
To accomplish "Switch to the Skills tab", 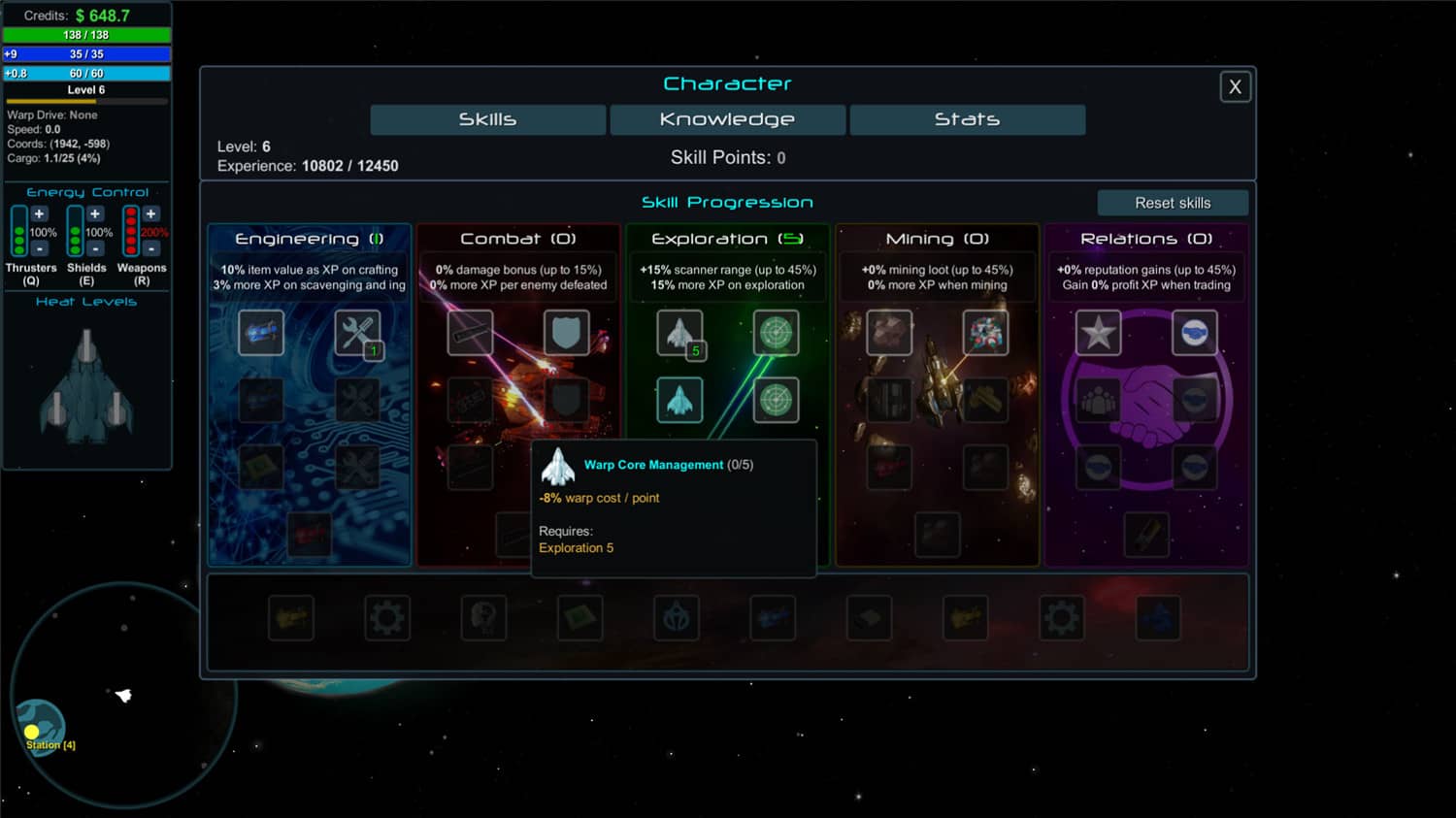I will click(x=487, y=119).
